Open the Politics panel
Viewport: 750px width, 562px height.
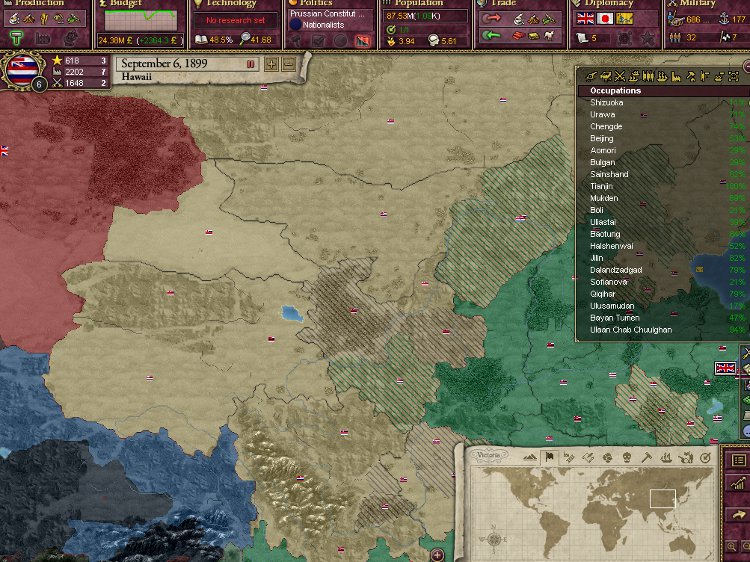[x=315, y=4]
